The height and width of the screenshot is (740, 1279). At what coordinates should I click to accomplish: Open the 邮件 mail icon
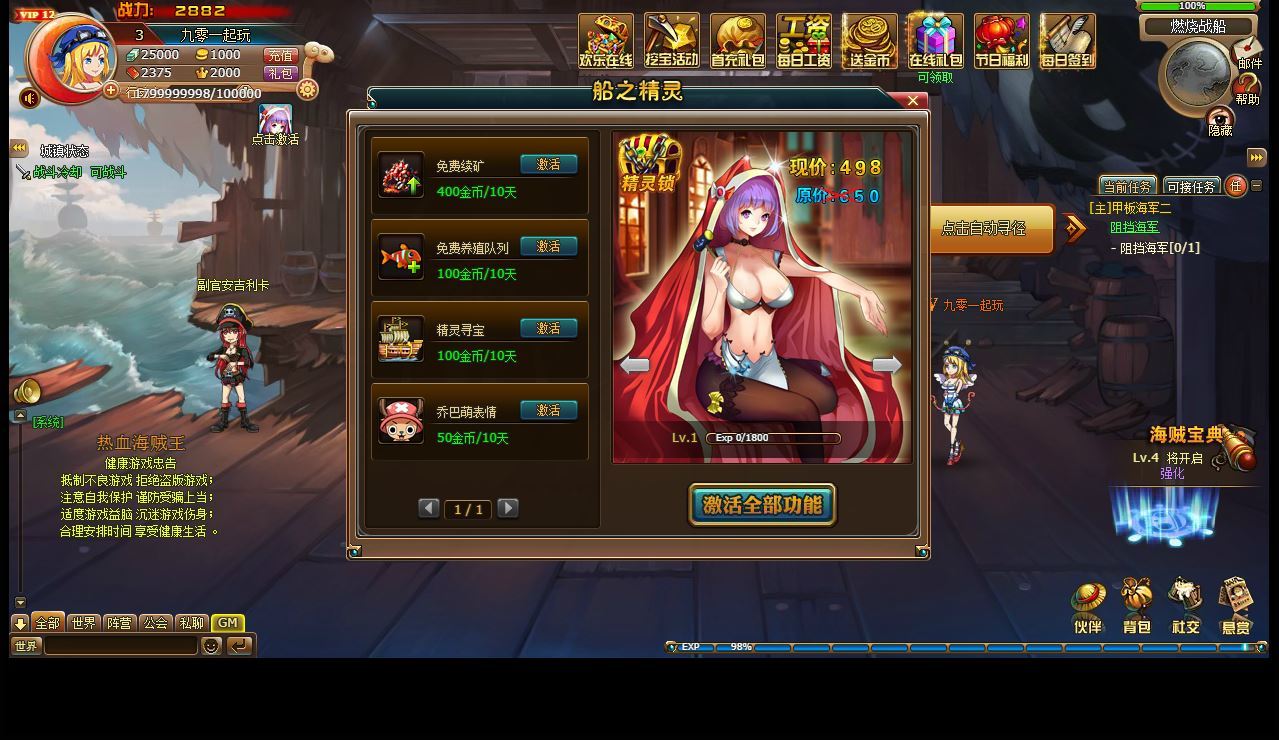(x=1248, y=52)
